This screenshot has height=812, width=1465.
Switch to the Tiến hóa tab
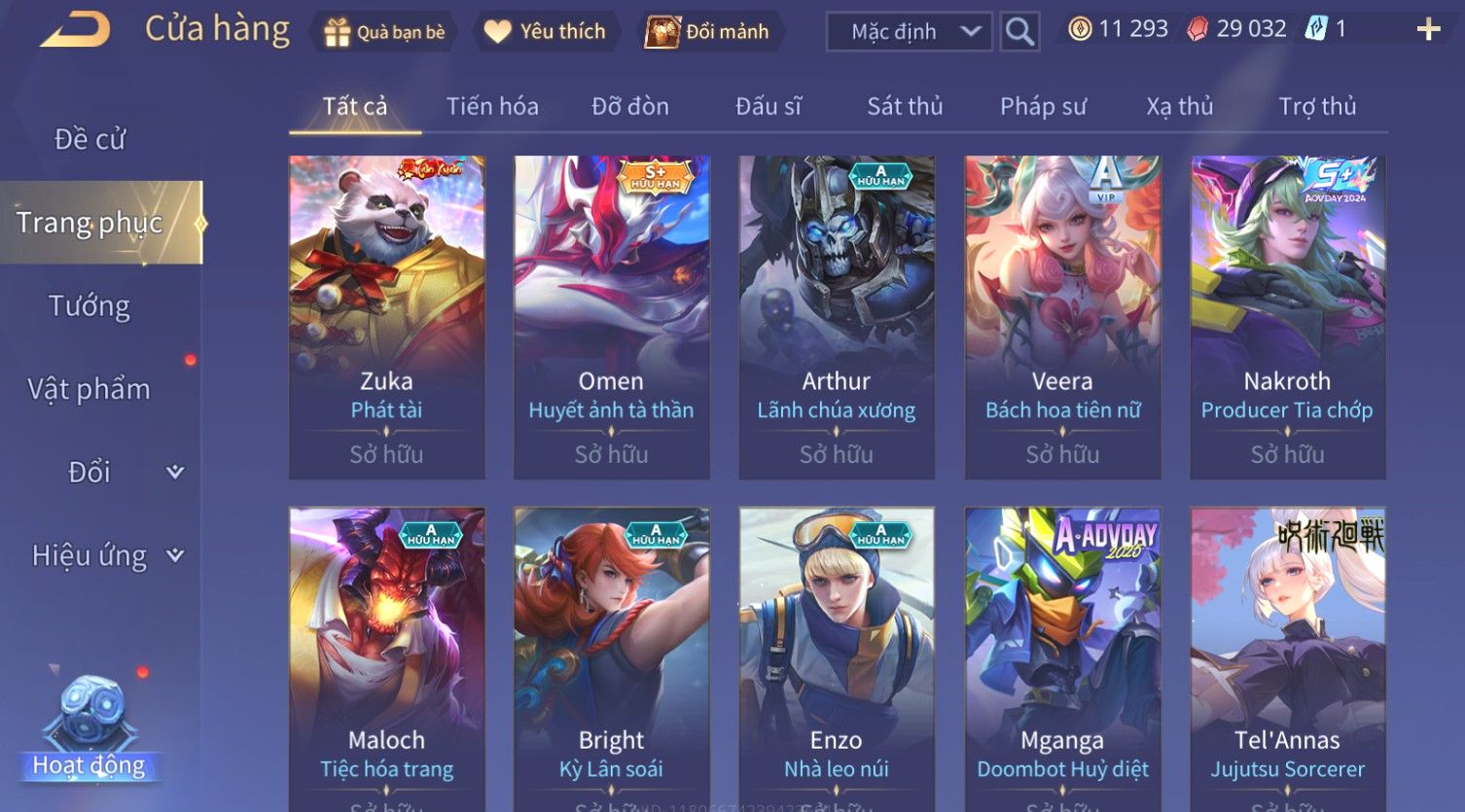(x=492, y=106)
